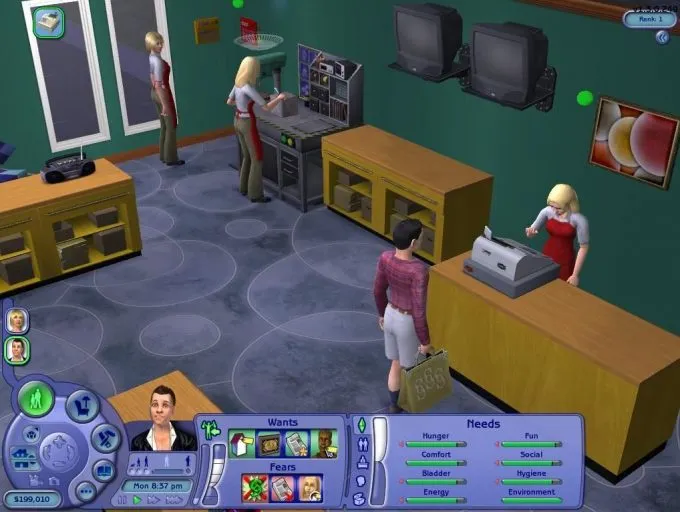Open the story mode book icon

point(104,469)
